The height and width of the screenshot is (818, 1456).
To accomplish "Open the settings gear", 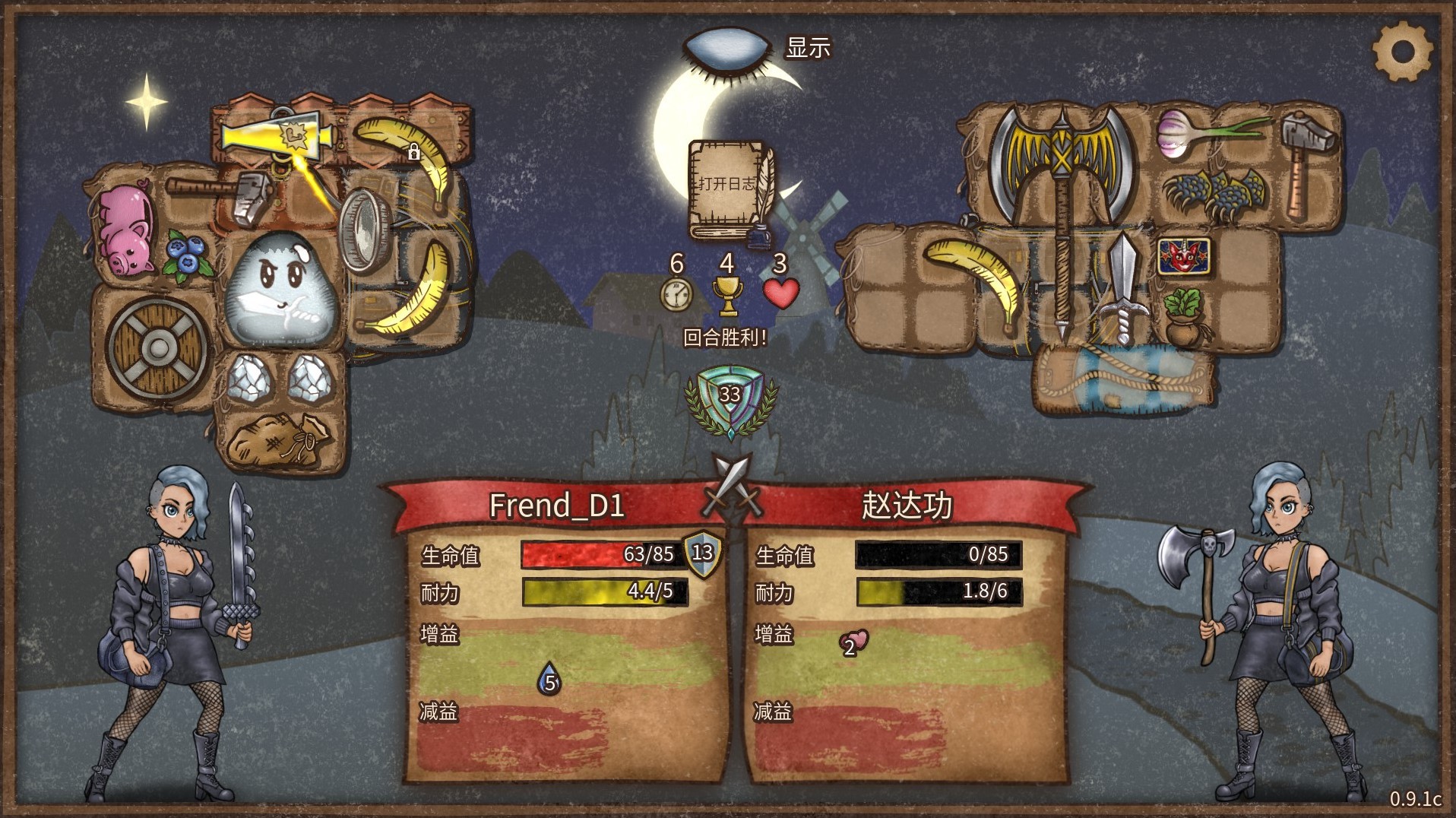I will coord(1402,52).
